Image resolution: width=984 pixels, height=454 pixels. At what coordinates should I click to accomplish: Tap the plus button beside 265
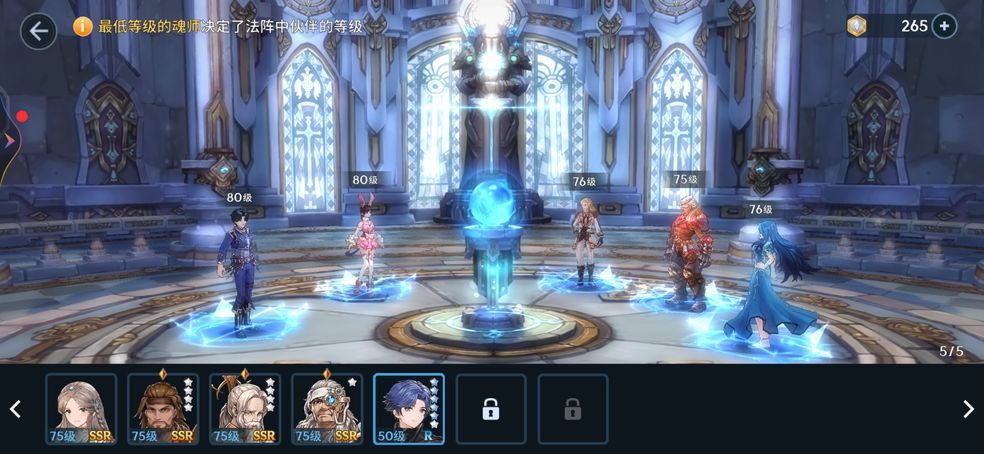click(944, 26)
